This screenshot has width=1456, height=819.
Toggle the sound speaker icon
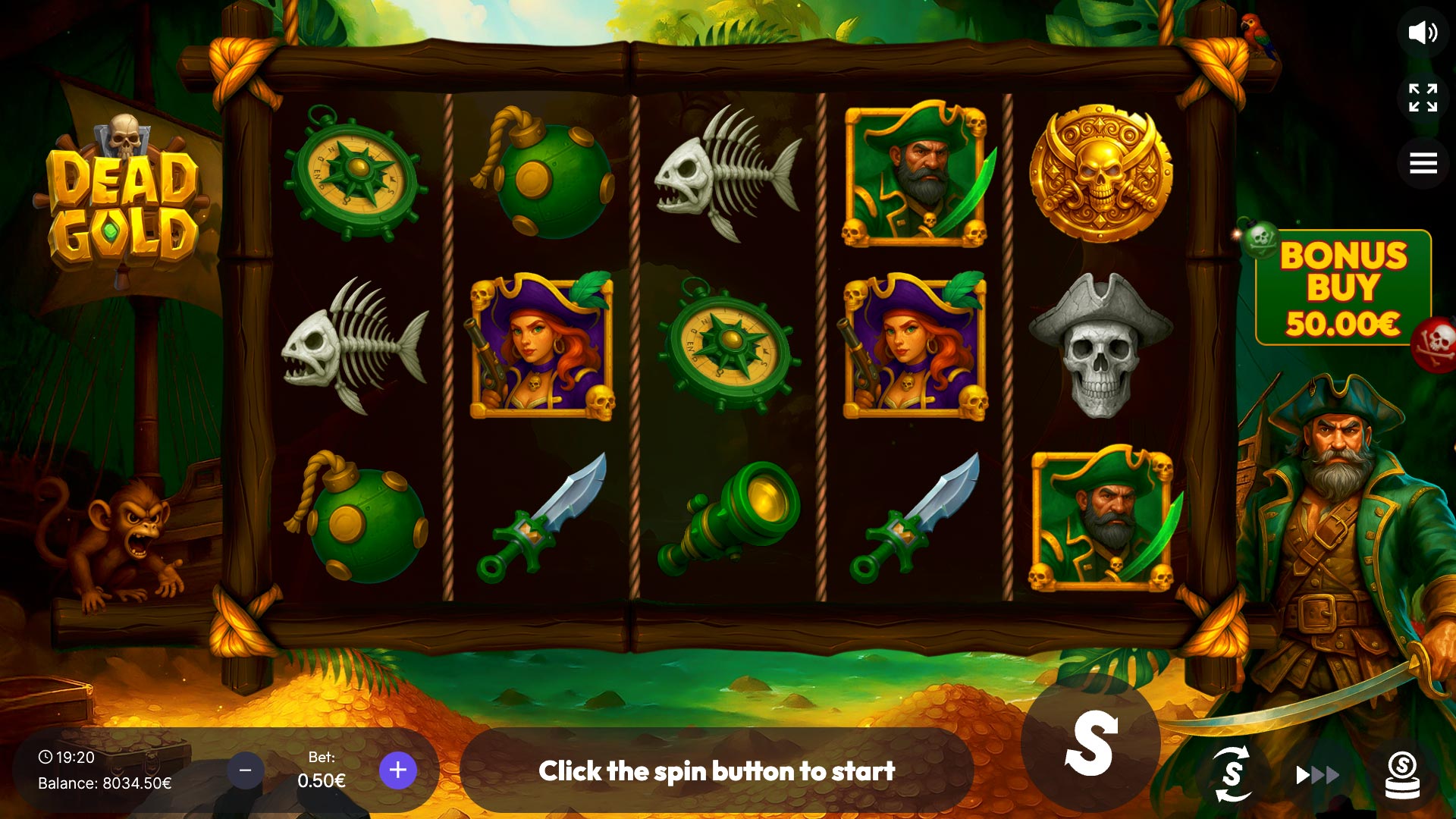tap(1422, 33)
